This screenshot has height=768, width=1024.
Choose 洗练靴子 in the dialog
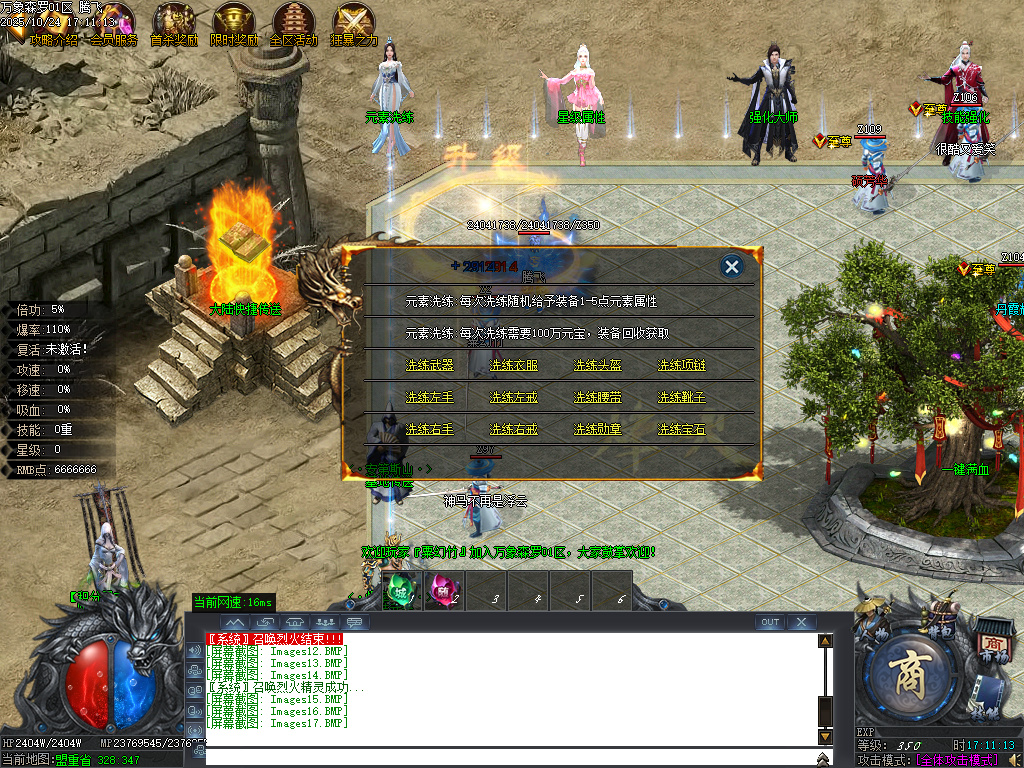[x=681, y=397]
